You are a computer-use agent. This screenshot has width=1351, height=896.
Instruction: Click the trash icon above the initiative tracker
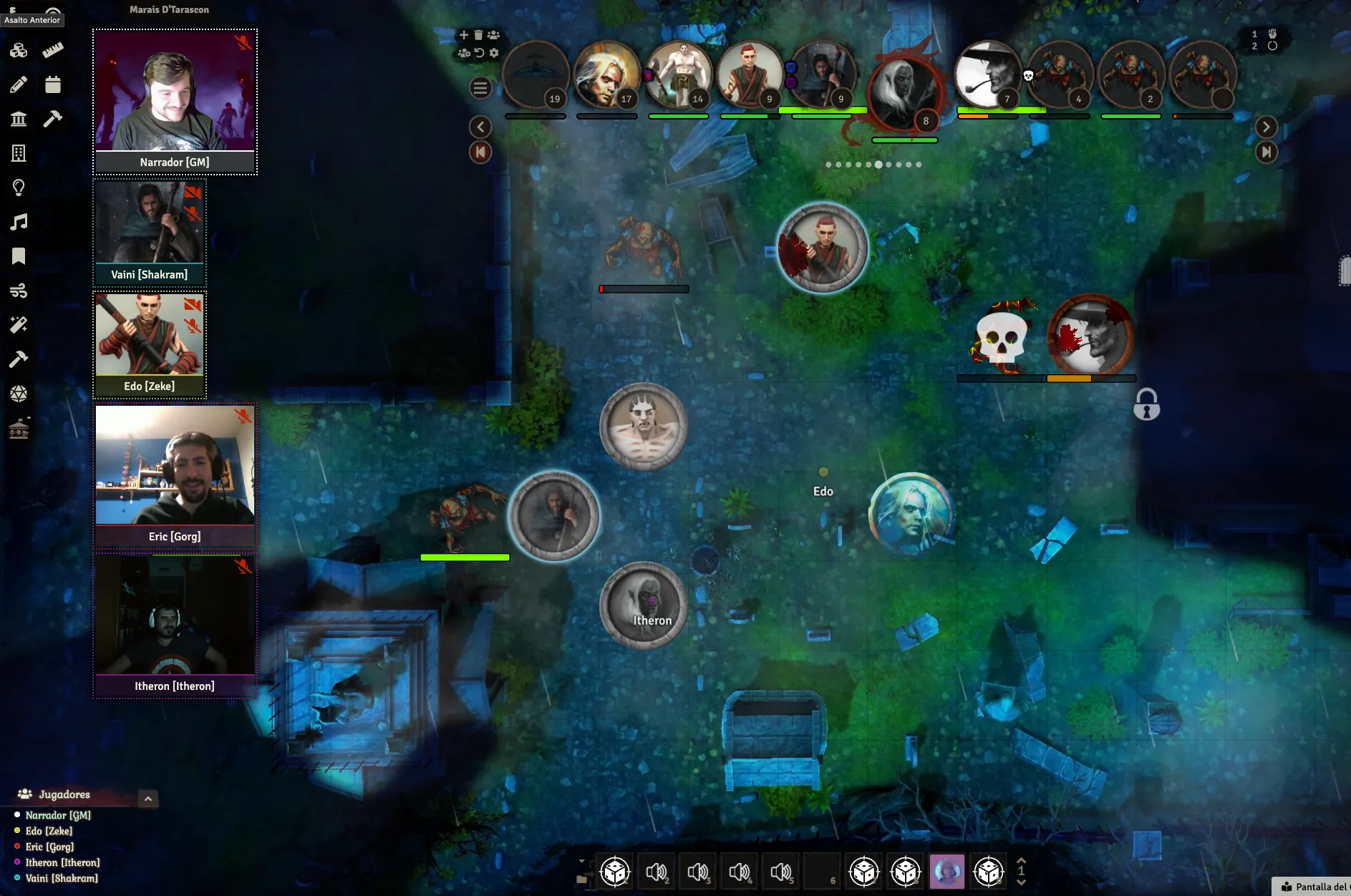[478, 34]
